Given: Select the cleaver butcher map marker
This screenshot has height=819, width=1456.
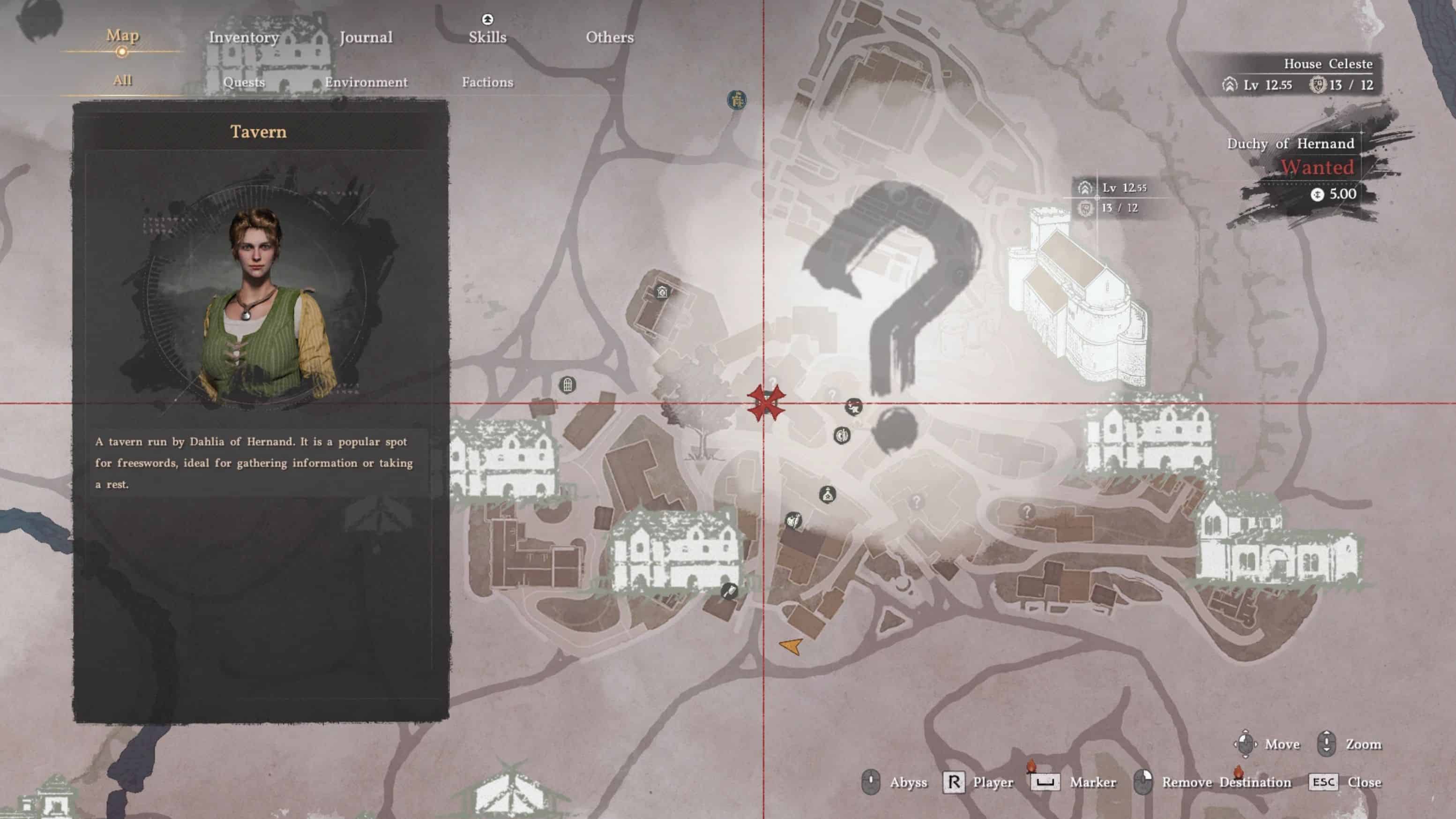Looking at the screenshot, I should click(729, 592).
